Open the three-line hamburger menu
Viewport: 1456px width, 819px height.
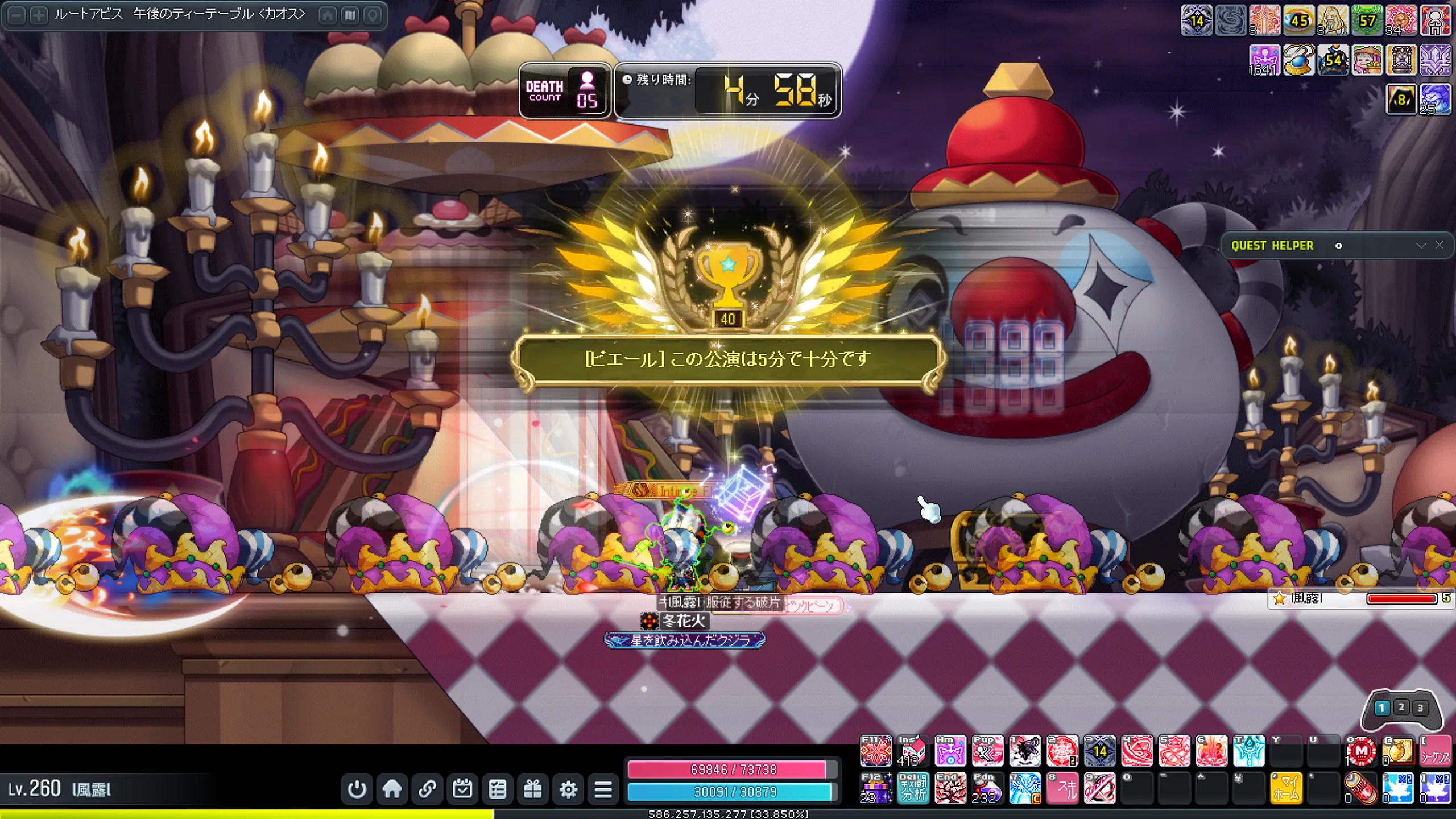coord(603,789)
